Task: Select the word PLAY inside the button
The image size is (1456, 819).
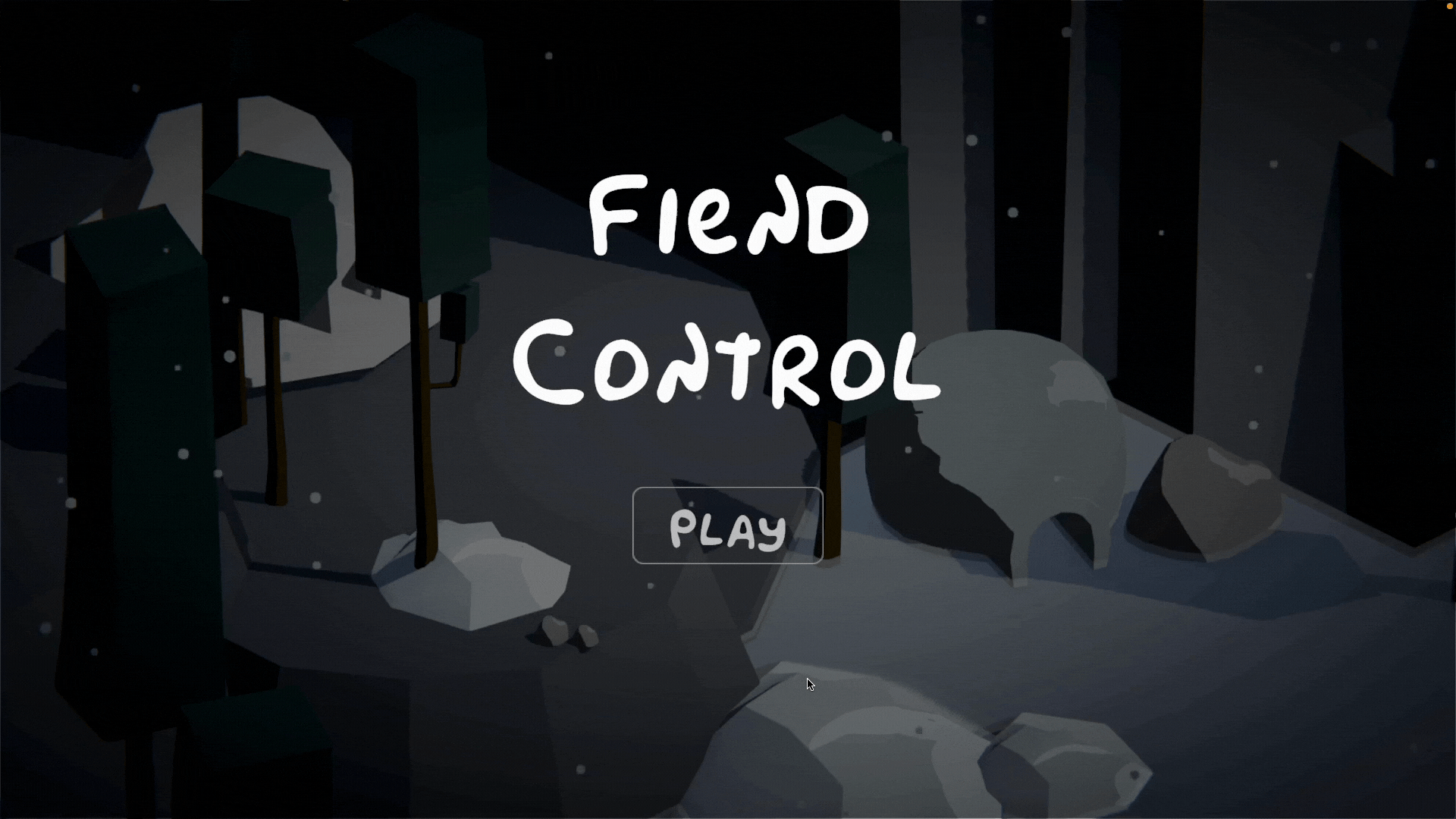Action: coord(726,531)
